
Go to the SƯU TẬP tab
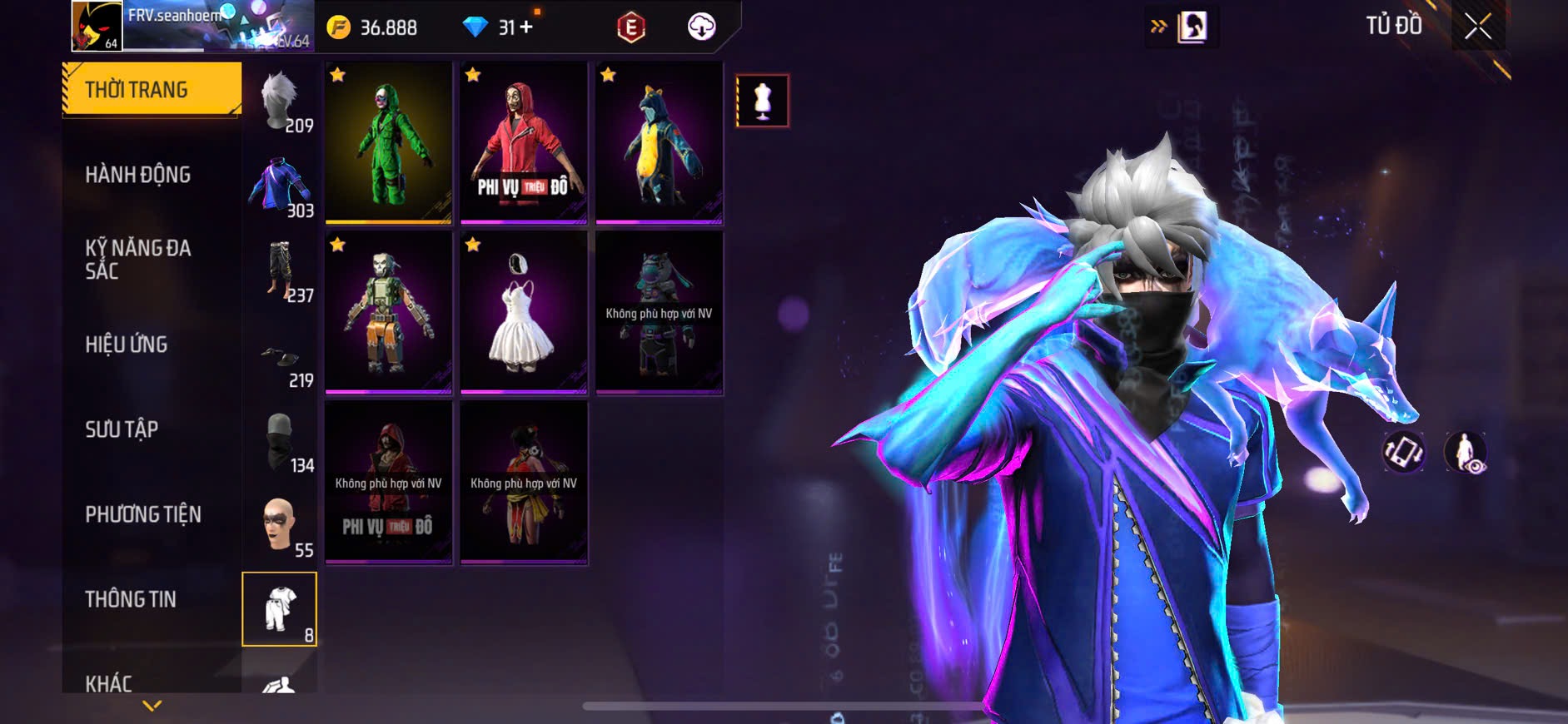coord(122,429)
